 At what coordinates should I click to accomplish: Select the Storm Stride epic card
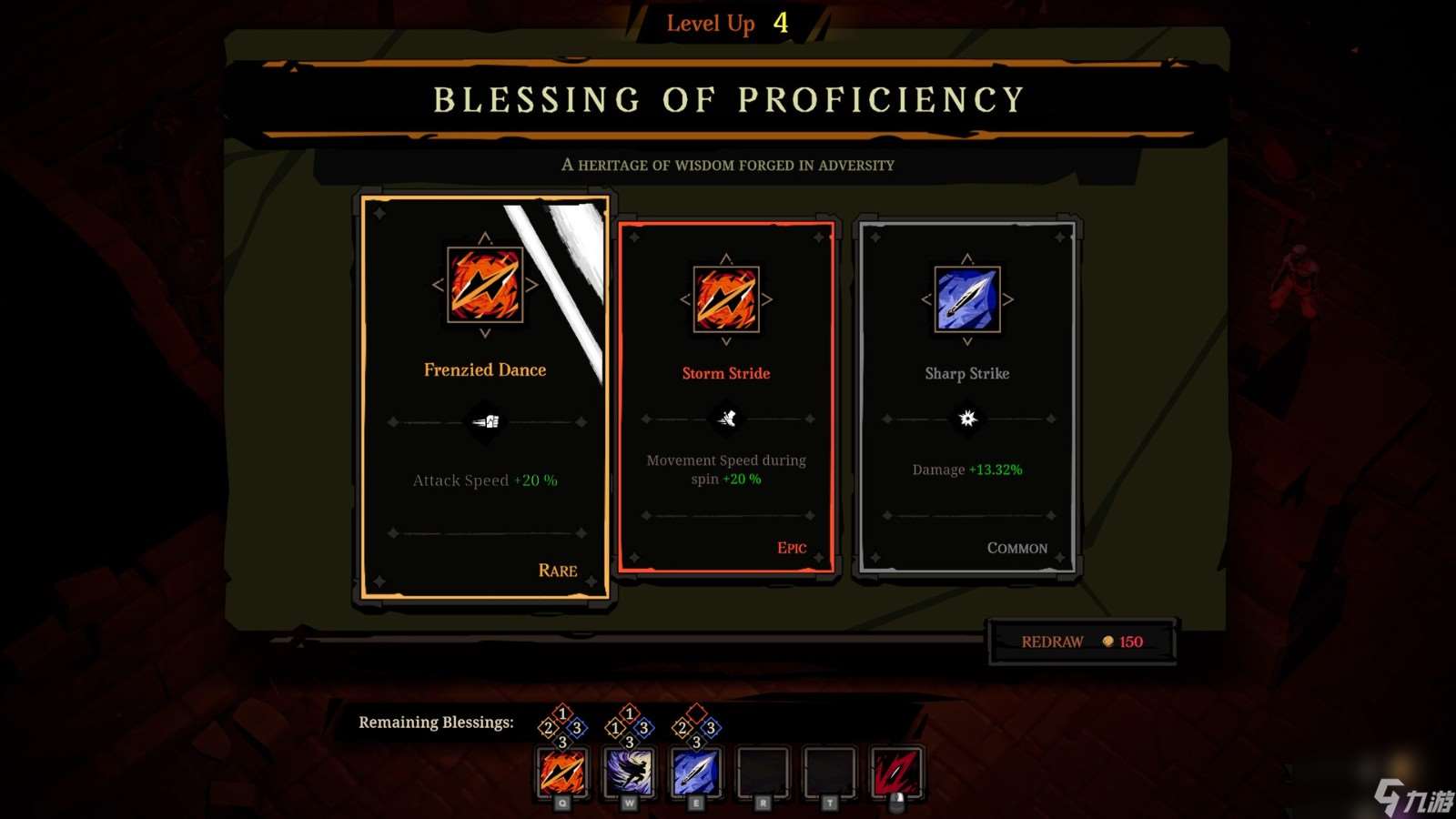725,398
